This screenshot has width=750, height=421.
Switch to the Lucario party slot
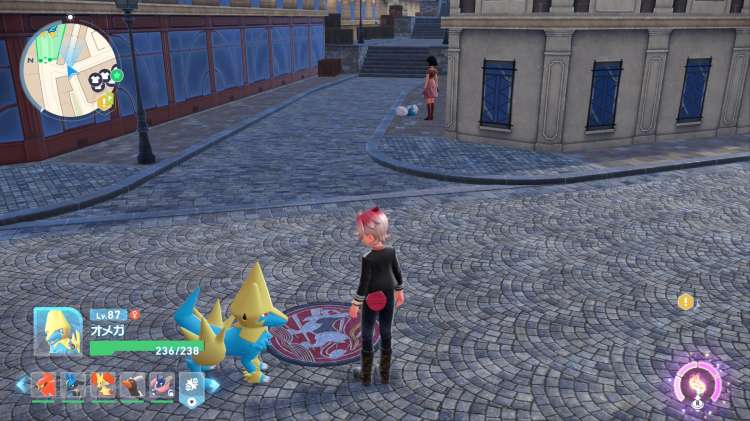[x=74, y=384]
